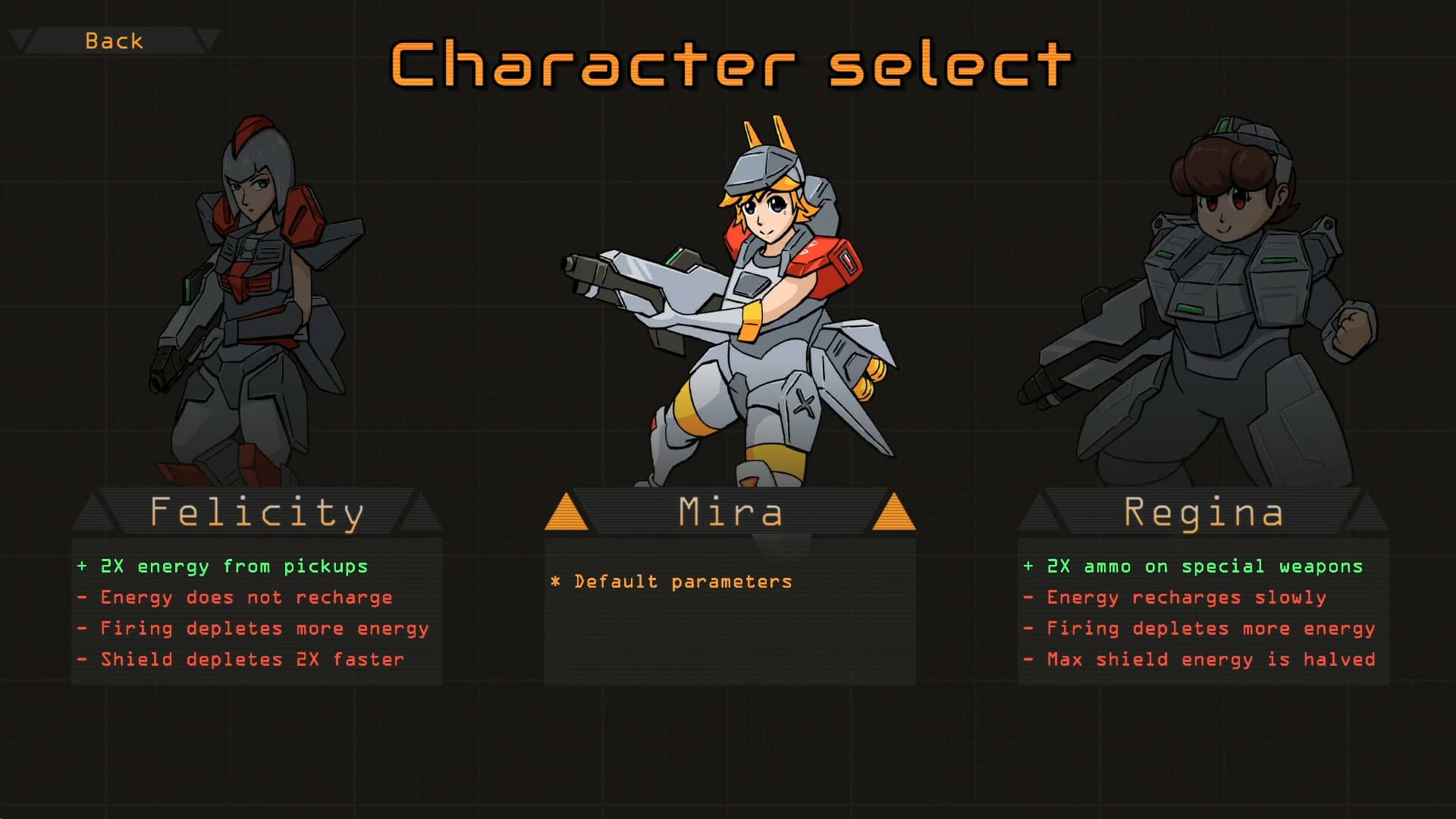Screen dimensions: 1456x819
Task: Click the left orange arrow beside Mira's name
Action: point(565,512)
